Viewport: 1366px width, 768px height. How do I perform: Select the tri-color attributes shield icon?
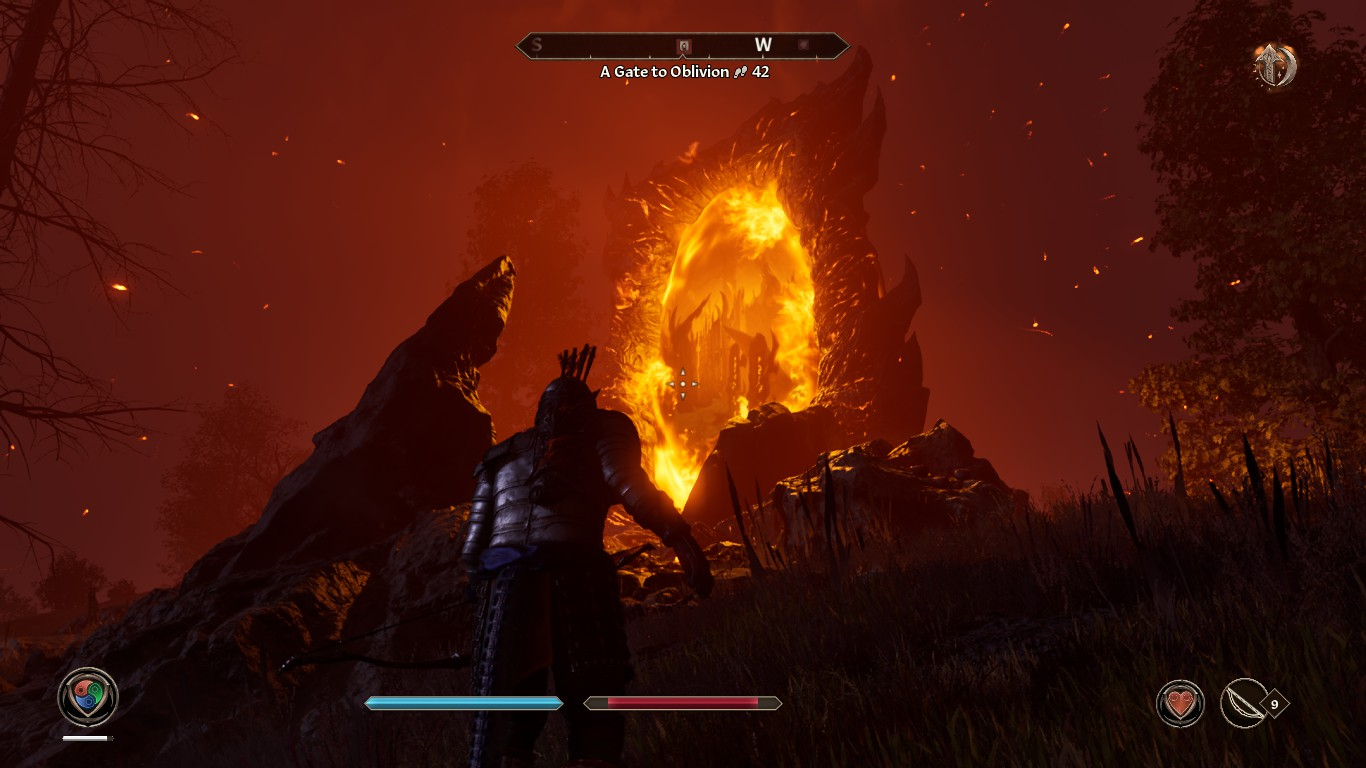point(88,697)
